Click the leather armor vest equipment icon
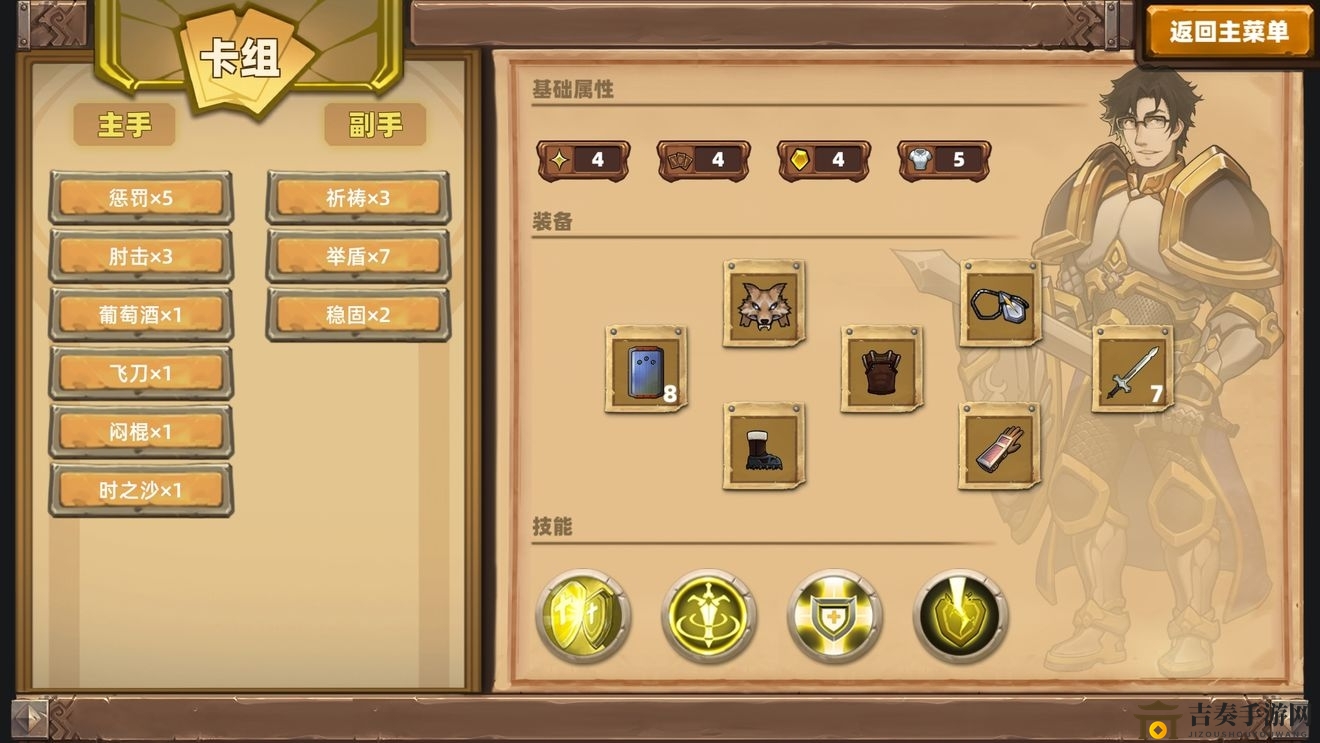 point(879,369)
